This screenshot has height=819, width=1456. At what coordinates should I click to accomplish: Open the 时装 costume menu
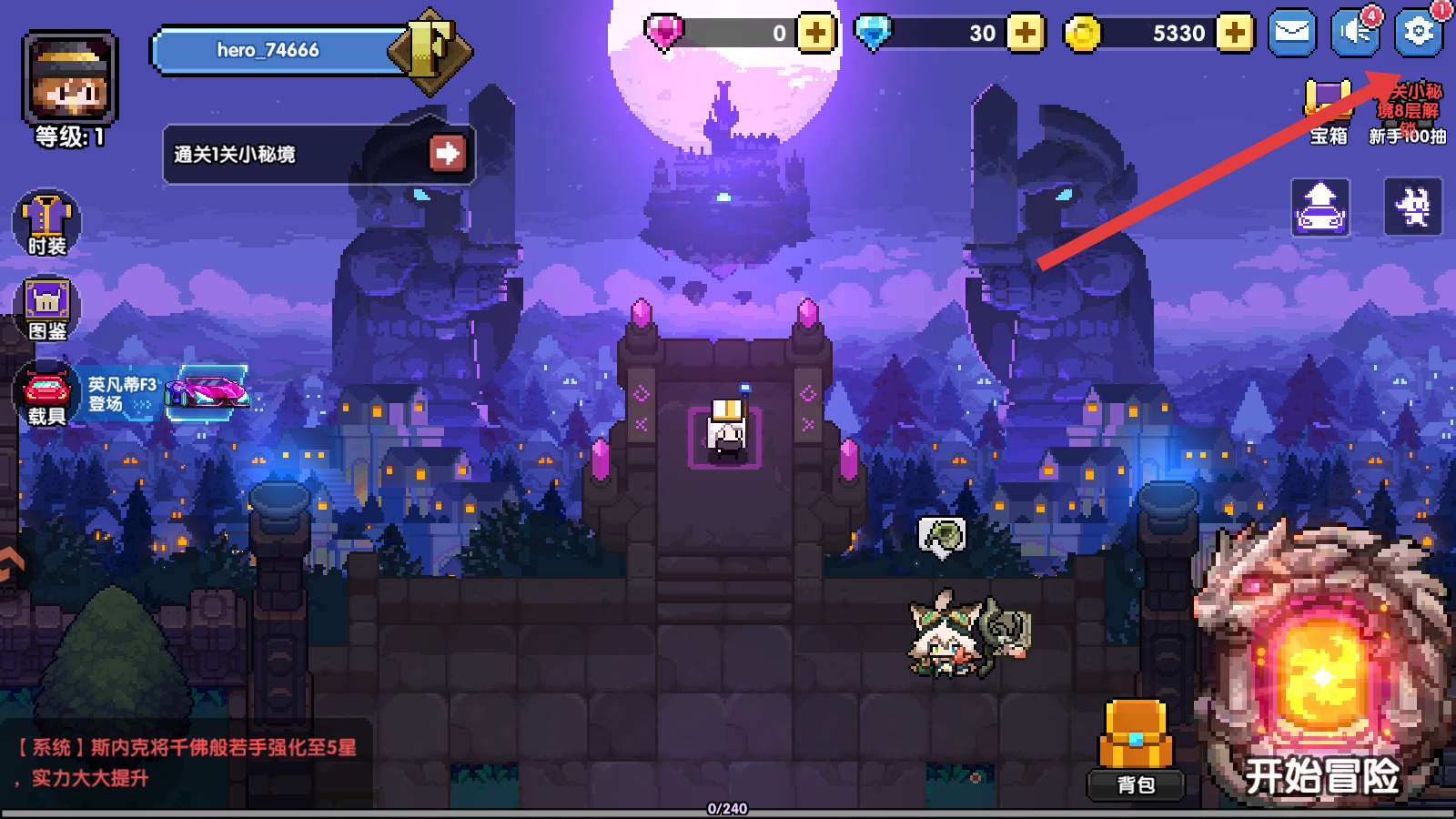click(46, 224)
